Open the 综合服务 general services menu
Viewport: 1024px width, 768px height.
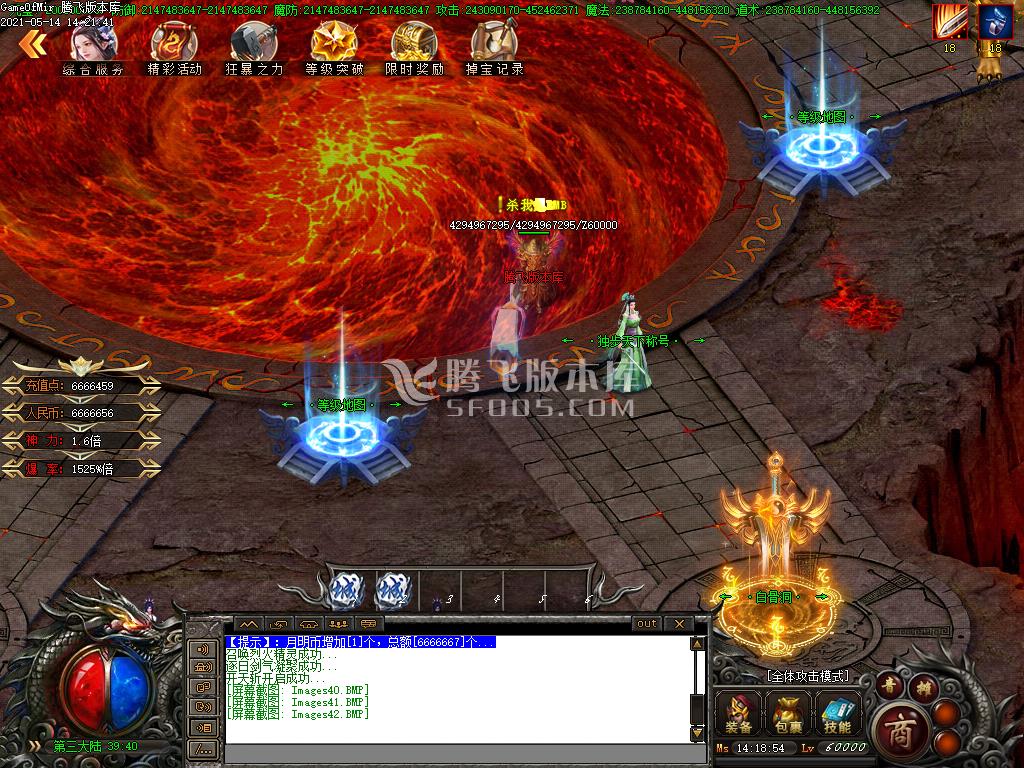pyautogui.click(x=94, y=48)
